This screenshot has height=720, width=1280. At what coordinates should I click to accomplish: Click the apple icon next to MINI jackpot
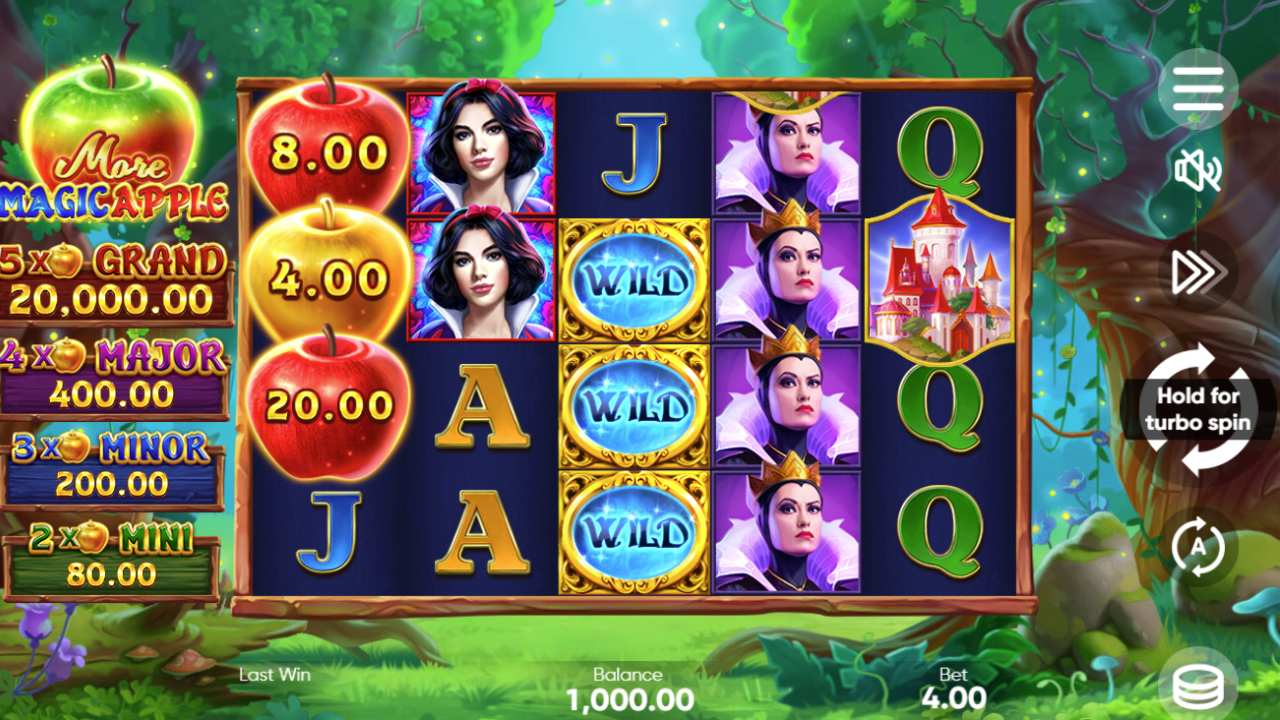click(x=95, y=536)
